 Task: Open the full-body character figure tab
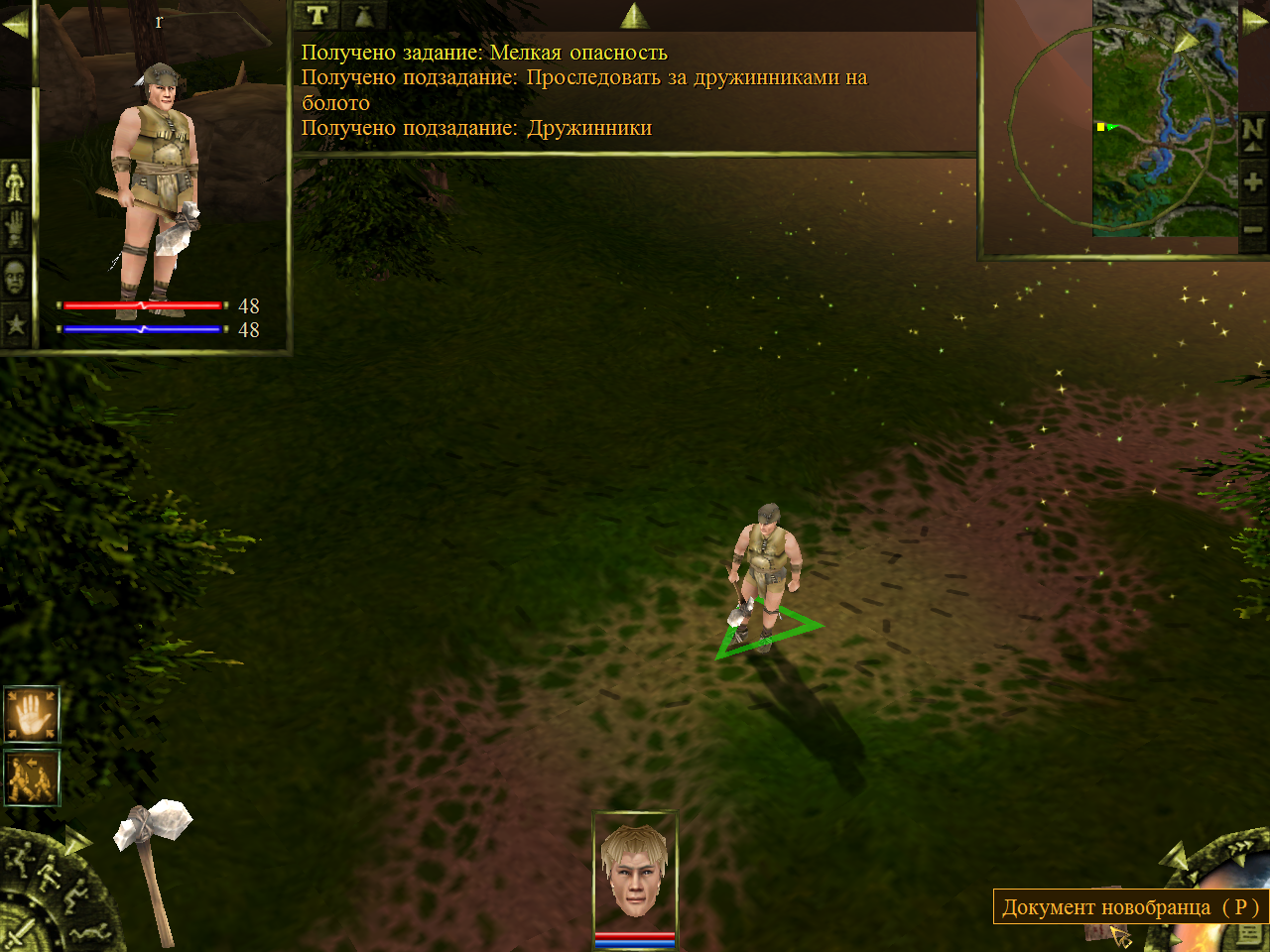coord(15,182)
